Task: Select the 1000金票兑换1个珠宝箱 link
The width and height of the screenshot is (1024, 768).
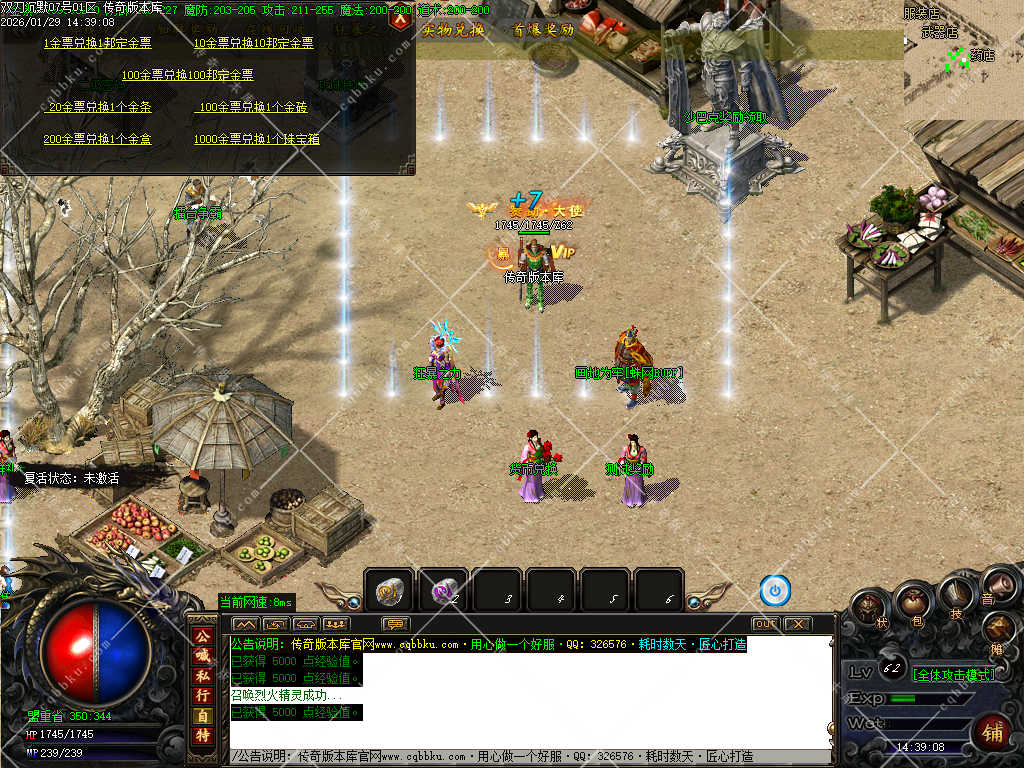Action: point(256,139)
